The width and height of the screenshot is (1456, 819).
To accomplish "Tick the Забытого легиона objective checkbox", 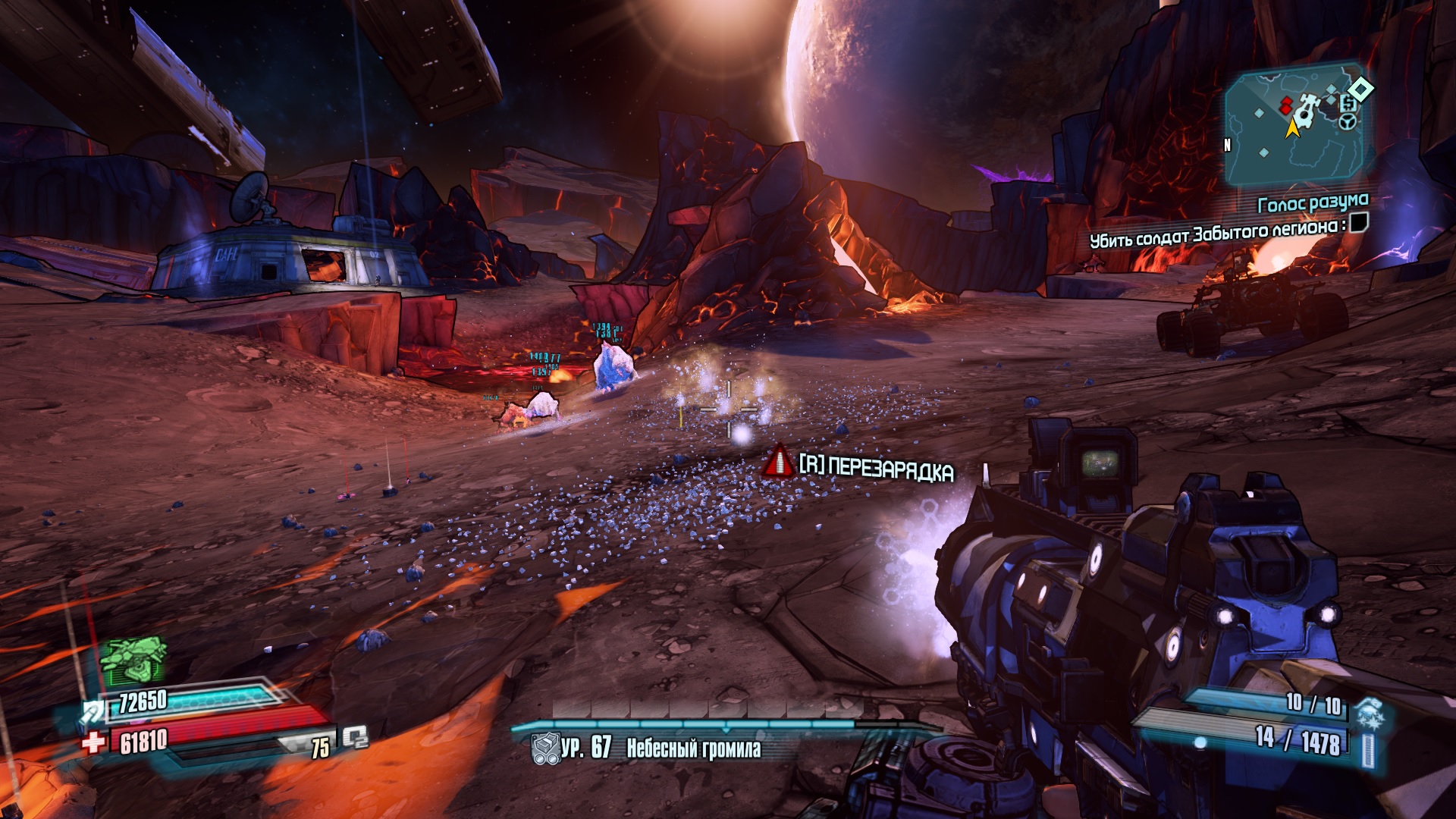I will pyautogui.click(x=1358, y=222).
